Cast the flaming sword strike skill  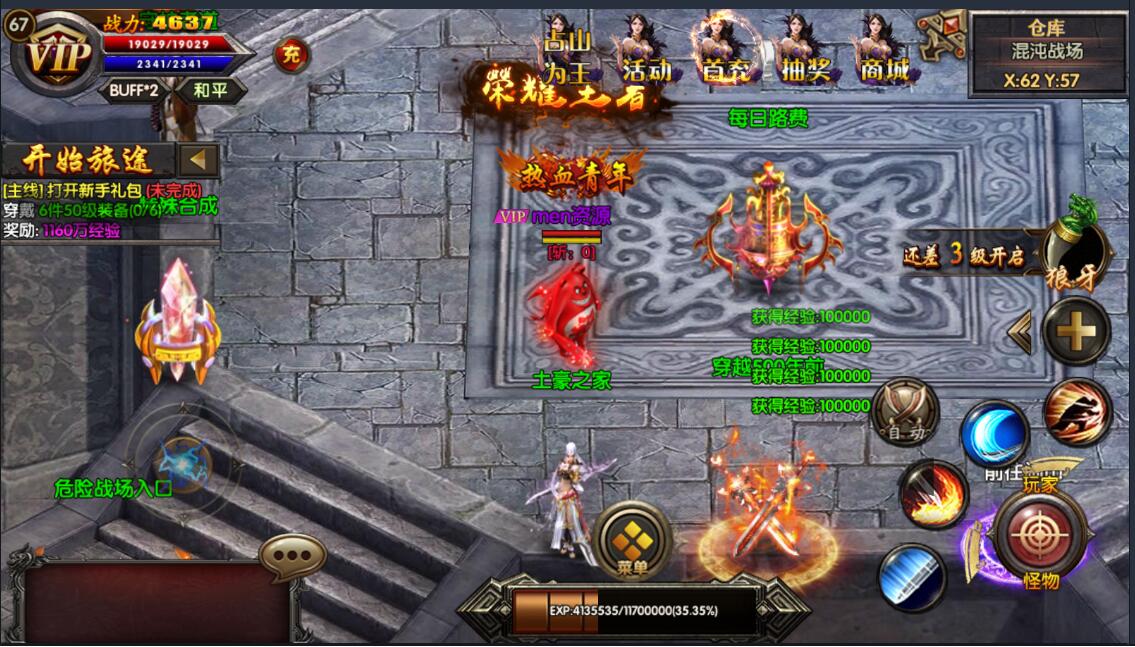pyautogui.click(x=932, y=495)
